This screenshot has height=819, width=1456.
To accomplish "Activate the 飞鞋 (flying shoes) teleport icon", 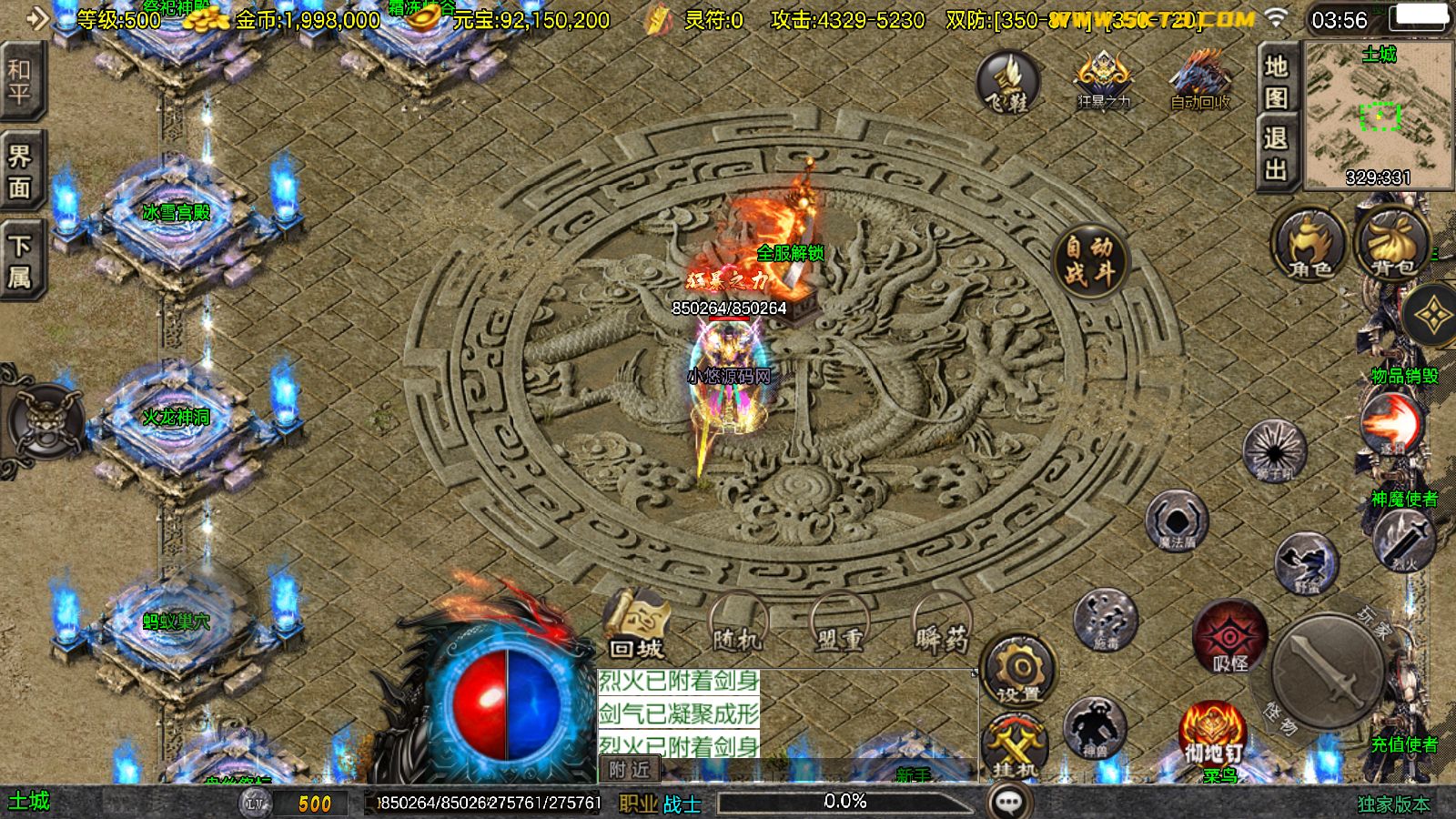I will click(x=1006, y=86).
